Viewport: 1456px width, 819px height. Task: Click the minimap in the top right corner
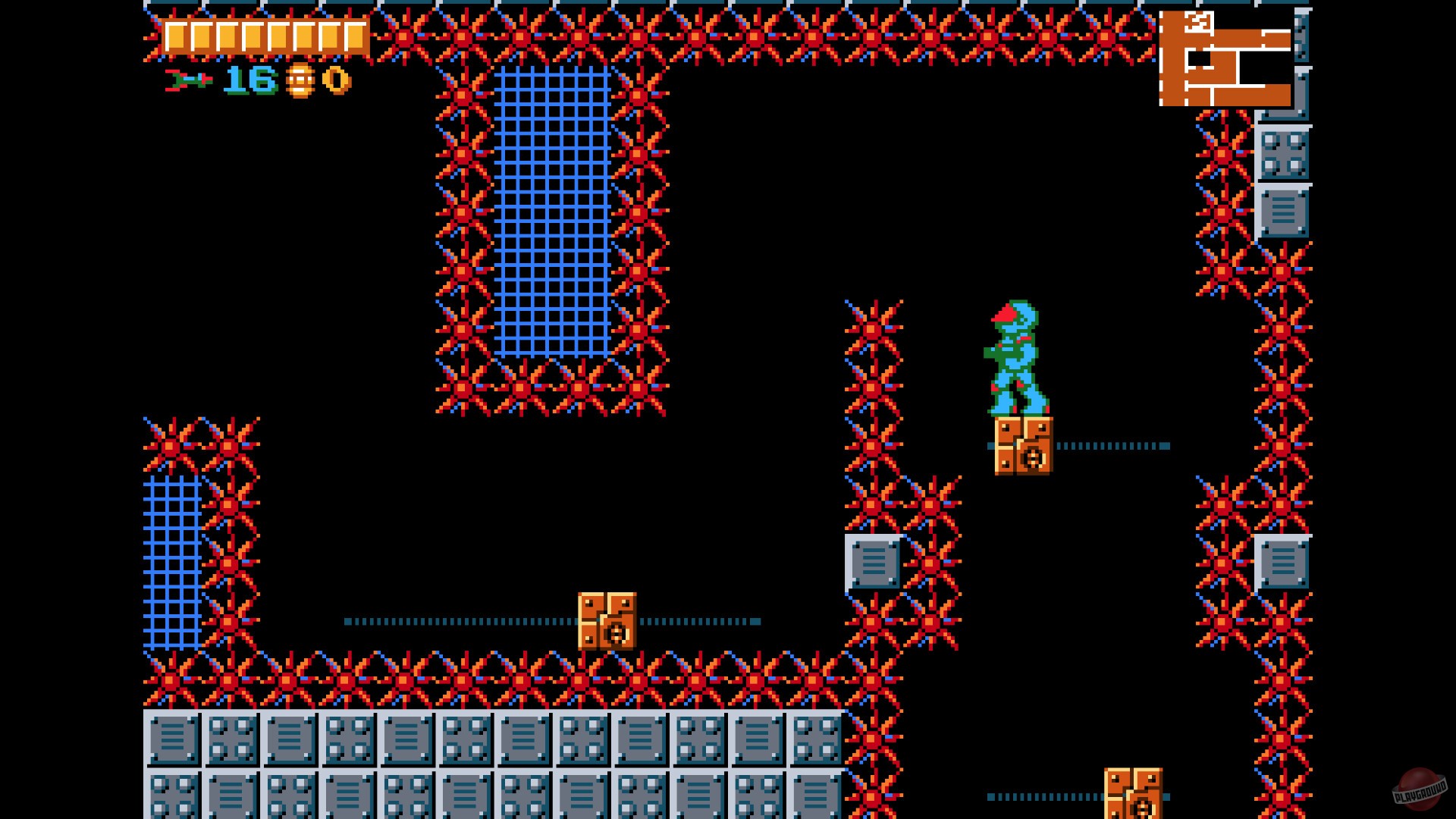pyautogui.click(x=1225, y=57)
